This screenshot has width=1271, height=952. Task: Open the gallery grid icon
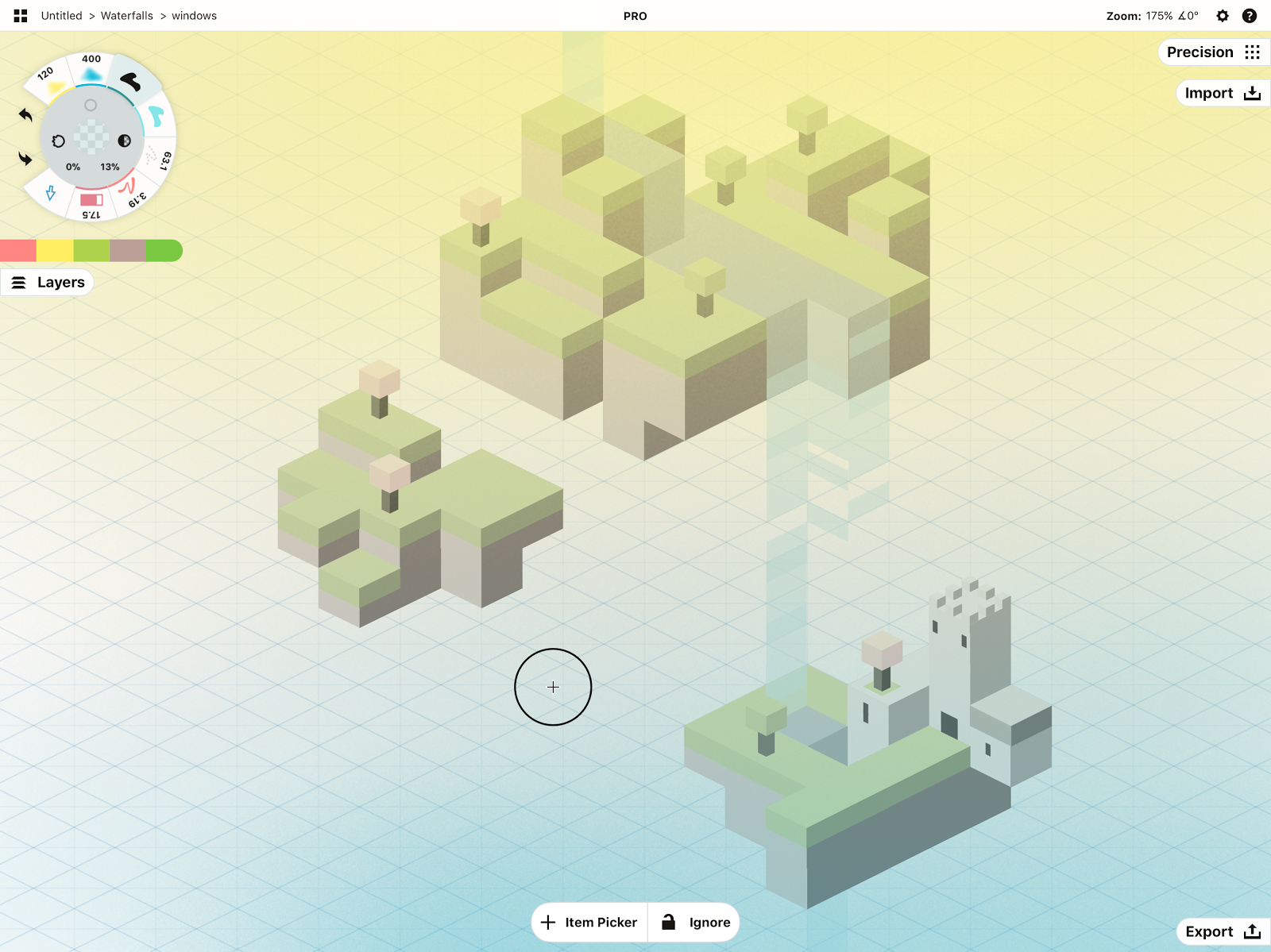(21, 16)
